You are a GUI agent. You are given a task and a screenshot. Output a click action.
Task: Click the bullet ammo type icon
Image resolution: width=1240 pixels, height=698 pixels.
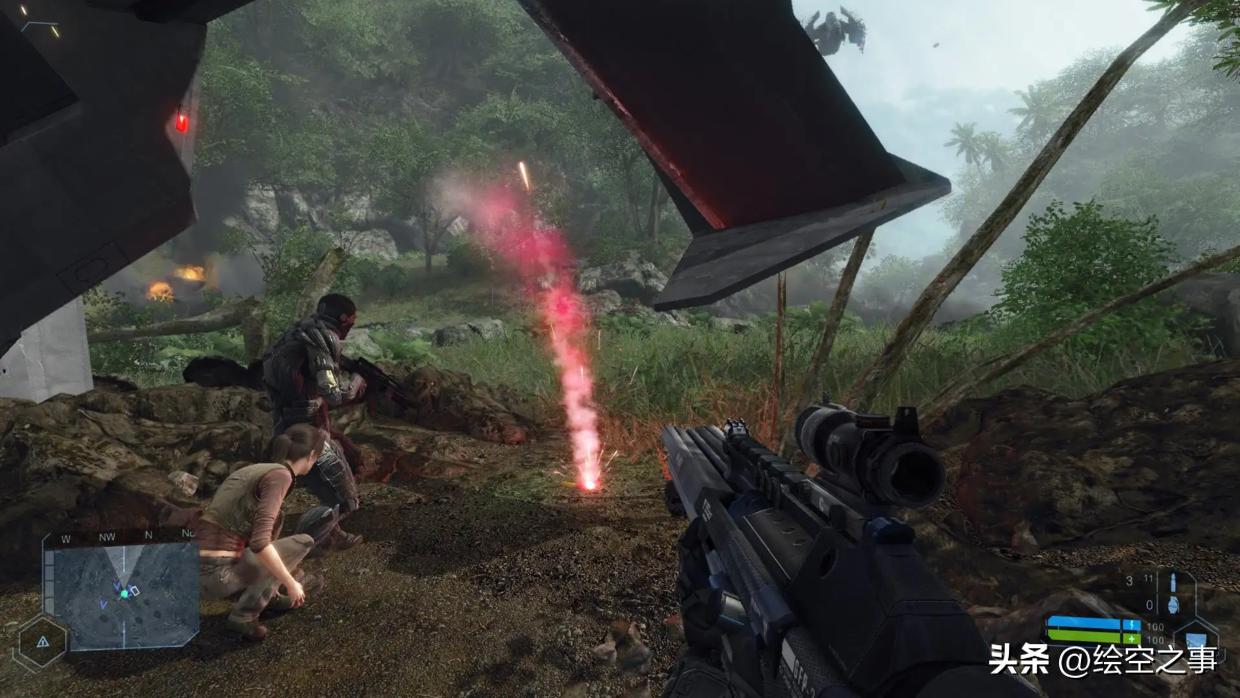1174,581
